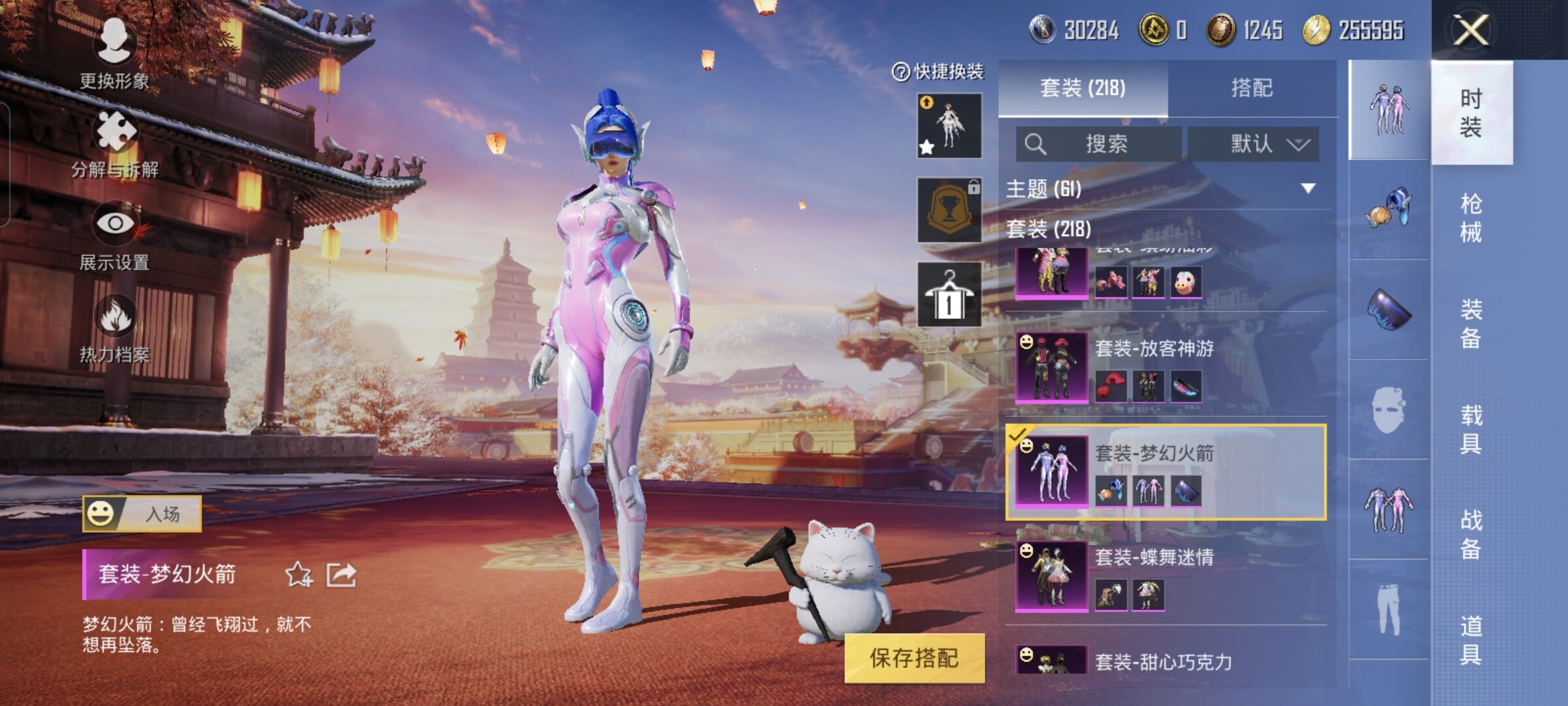Open 更换形象 change appearance
This screenshot has width=1568, height=706.
tap(114, 52)
